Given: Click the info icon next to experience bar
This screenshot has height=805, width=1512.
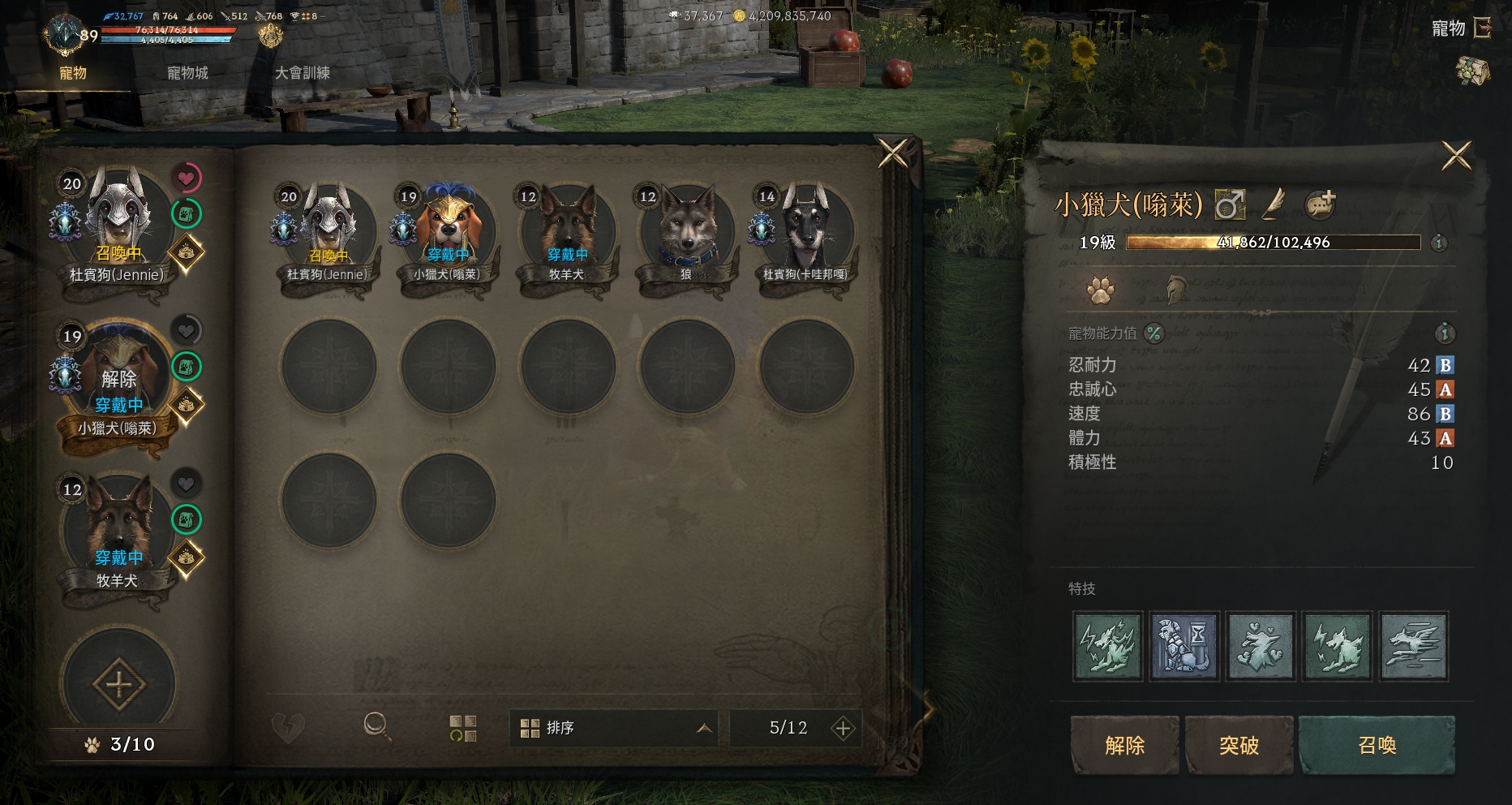Looking at the screenshot, I should point(1439,243).
